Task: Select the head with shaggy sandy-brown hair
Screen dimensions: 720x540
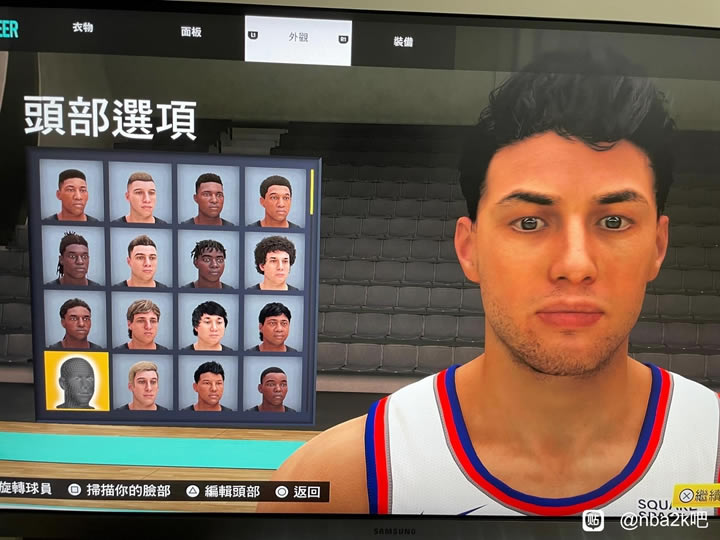Action: coord(142,321)
